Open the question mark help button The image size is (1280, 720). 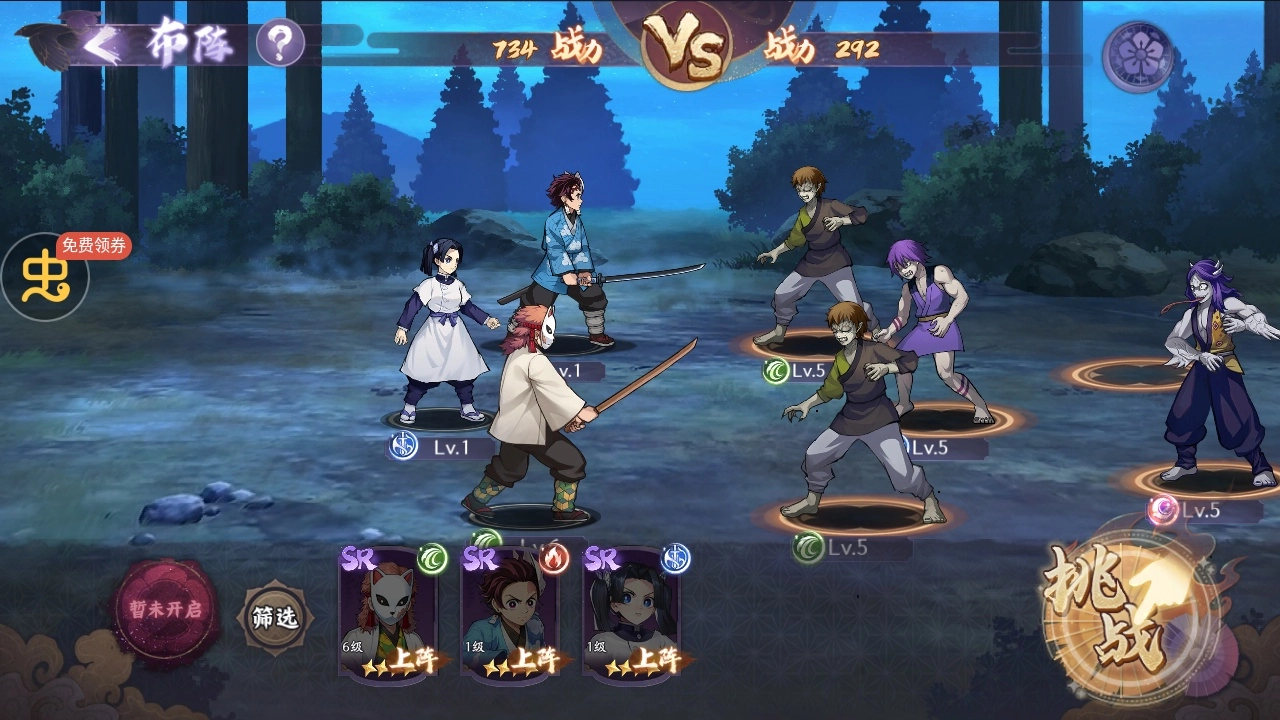click(280, 43)
